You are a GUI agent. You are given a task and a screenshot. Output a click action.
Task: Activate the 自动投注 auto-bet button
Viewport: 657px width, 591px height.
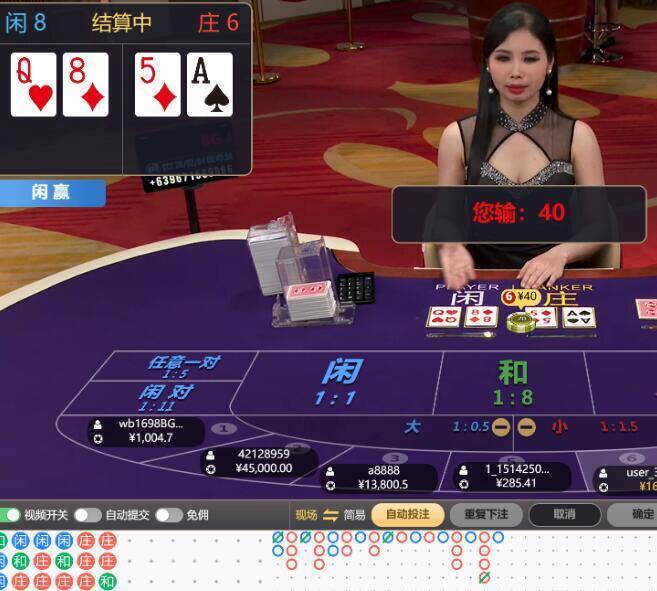coord(407,515)
